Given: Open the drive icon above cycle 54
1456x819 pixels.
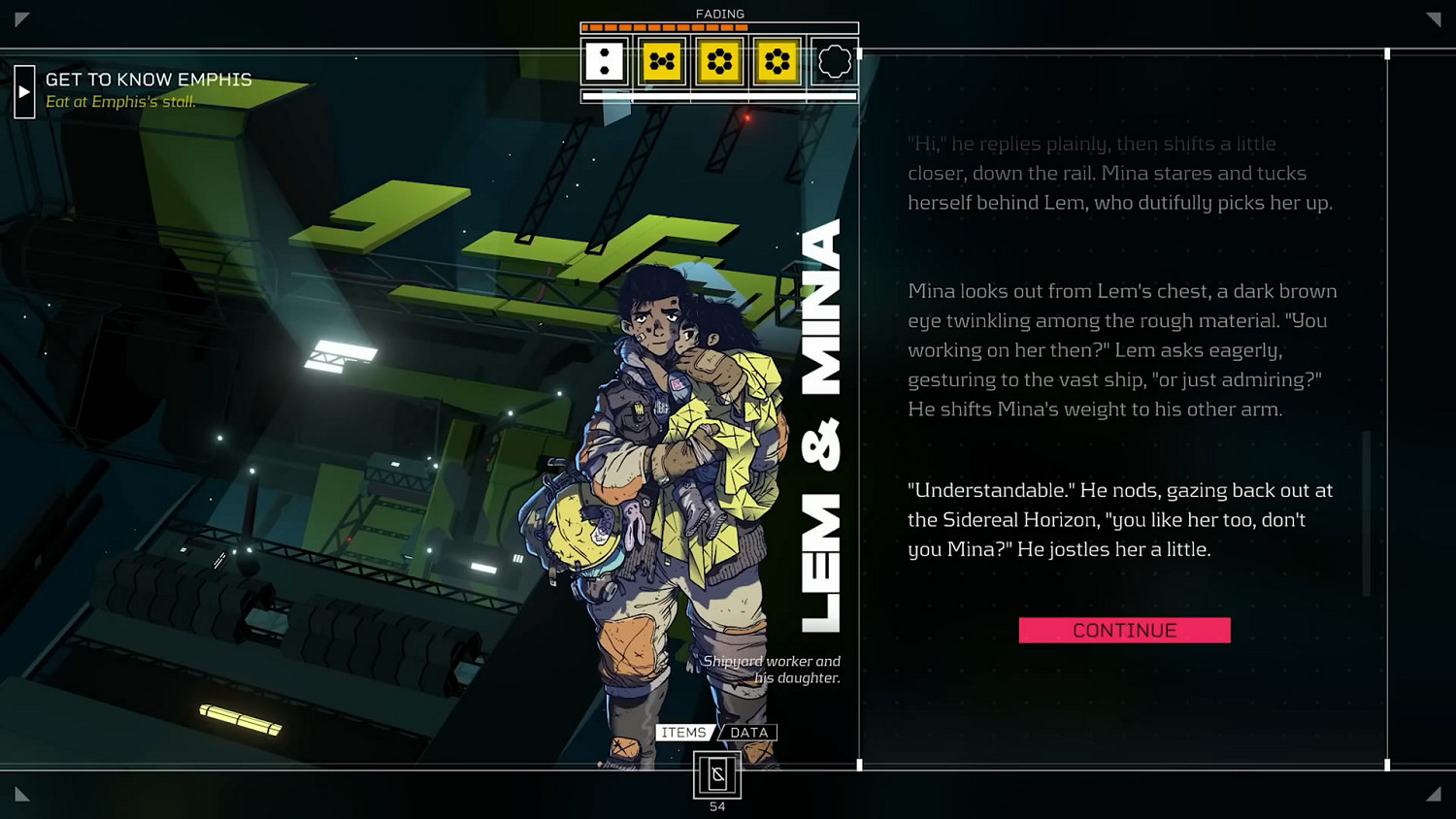Looking at the screenshot, I should pyautogui.click(x=717, y=774).
